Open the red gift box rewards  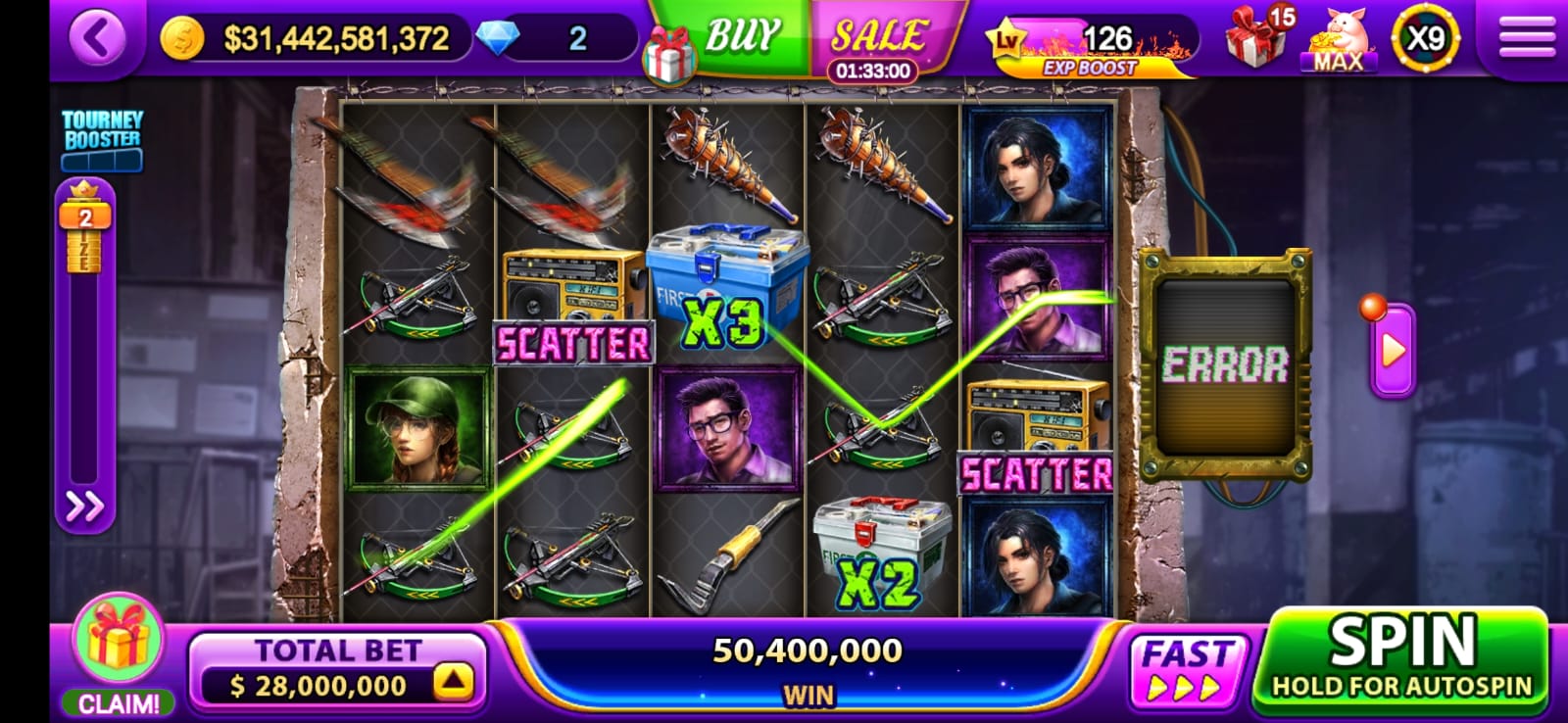(x=1257, y=39)
